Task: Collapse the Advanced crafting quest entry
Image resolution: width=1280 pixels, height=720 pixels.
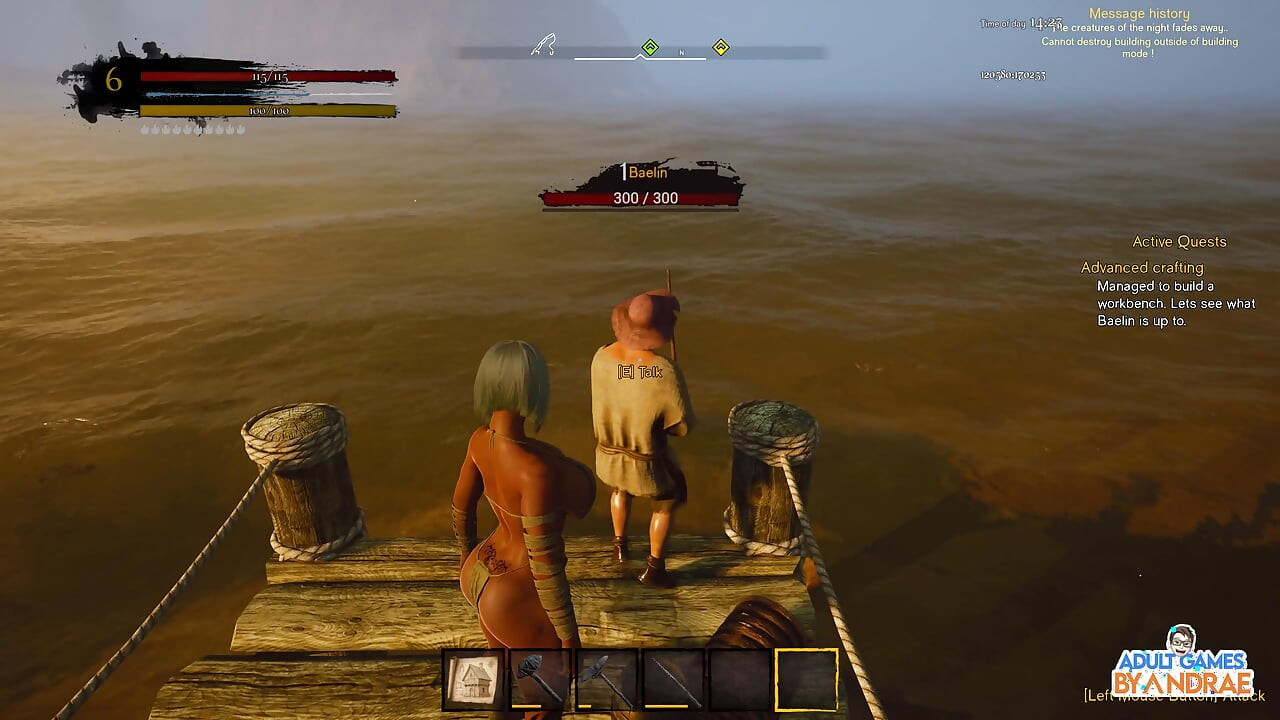Action: pyautogui.click(x=1142, y=267)
